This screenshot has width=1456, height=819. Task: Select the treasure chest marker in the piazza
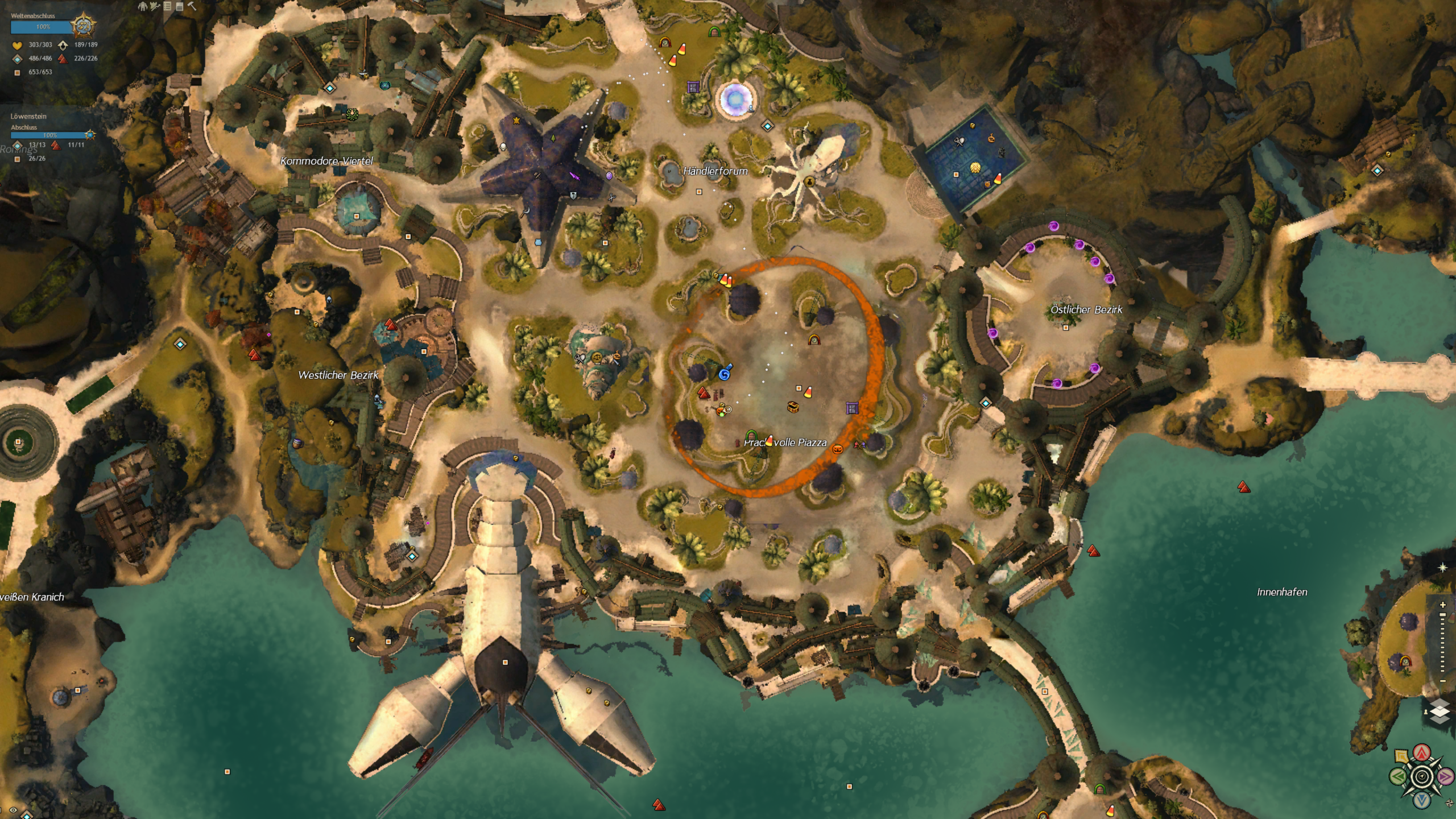point(793,407)
